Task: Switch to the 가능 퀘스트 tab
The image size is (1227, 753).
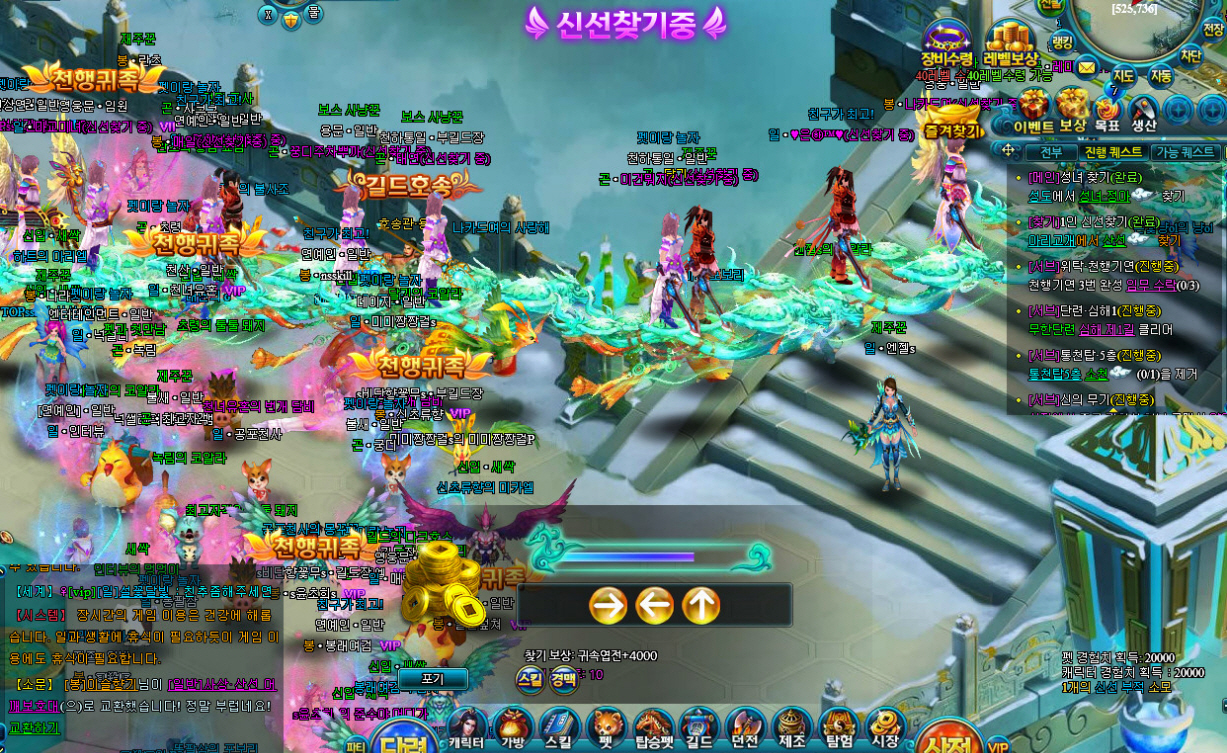Action: pos(1186,152)
